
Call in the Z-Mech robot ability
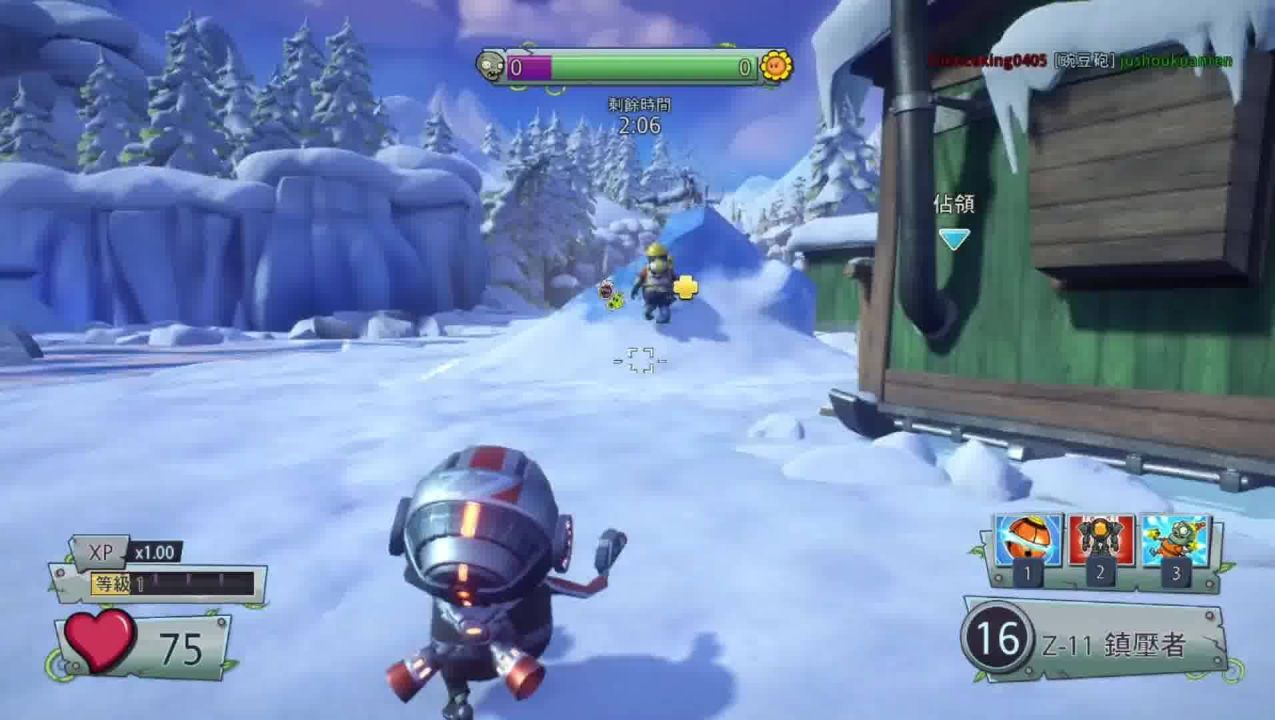point(1101,541)
